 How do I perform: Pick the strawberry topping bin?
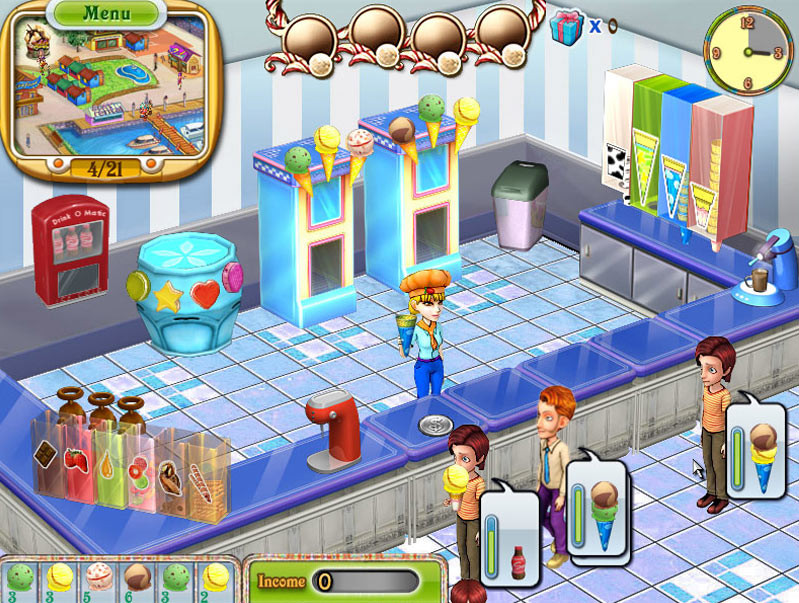77,460
